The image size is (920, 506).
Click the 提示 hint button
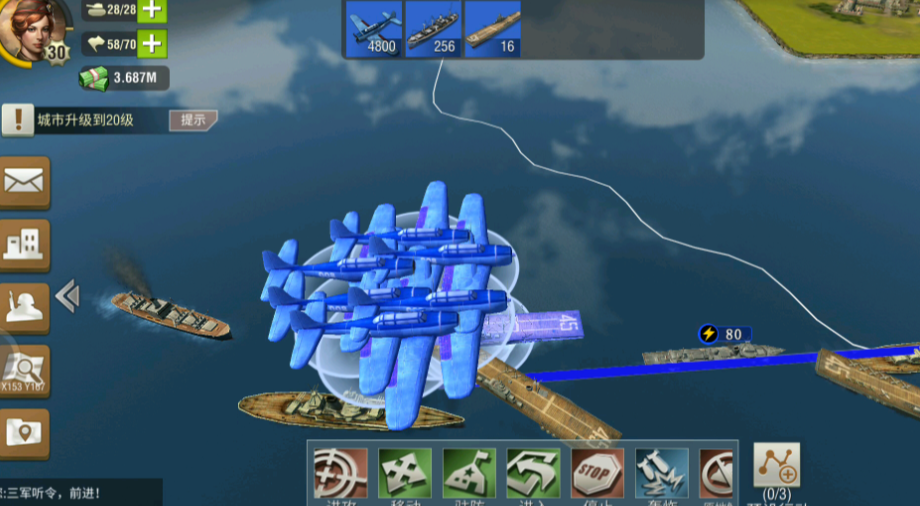coord(193,120)
